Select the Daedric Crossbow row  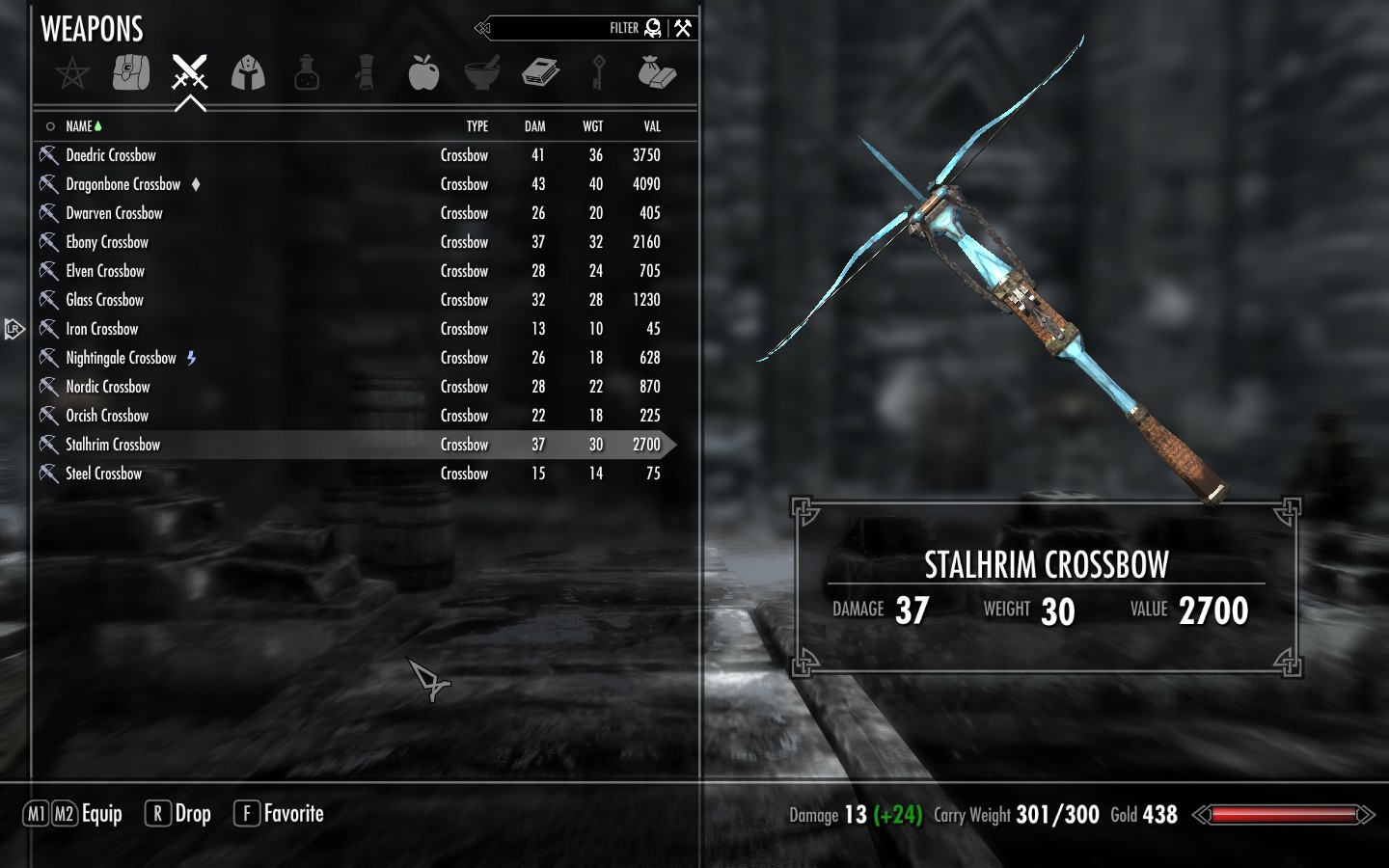(x=111, y=155)
